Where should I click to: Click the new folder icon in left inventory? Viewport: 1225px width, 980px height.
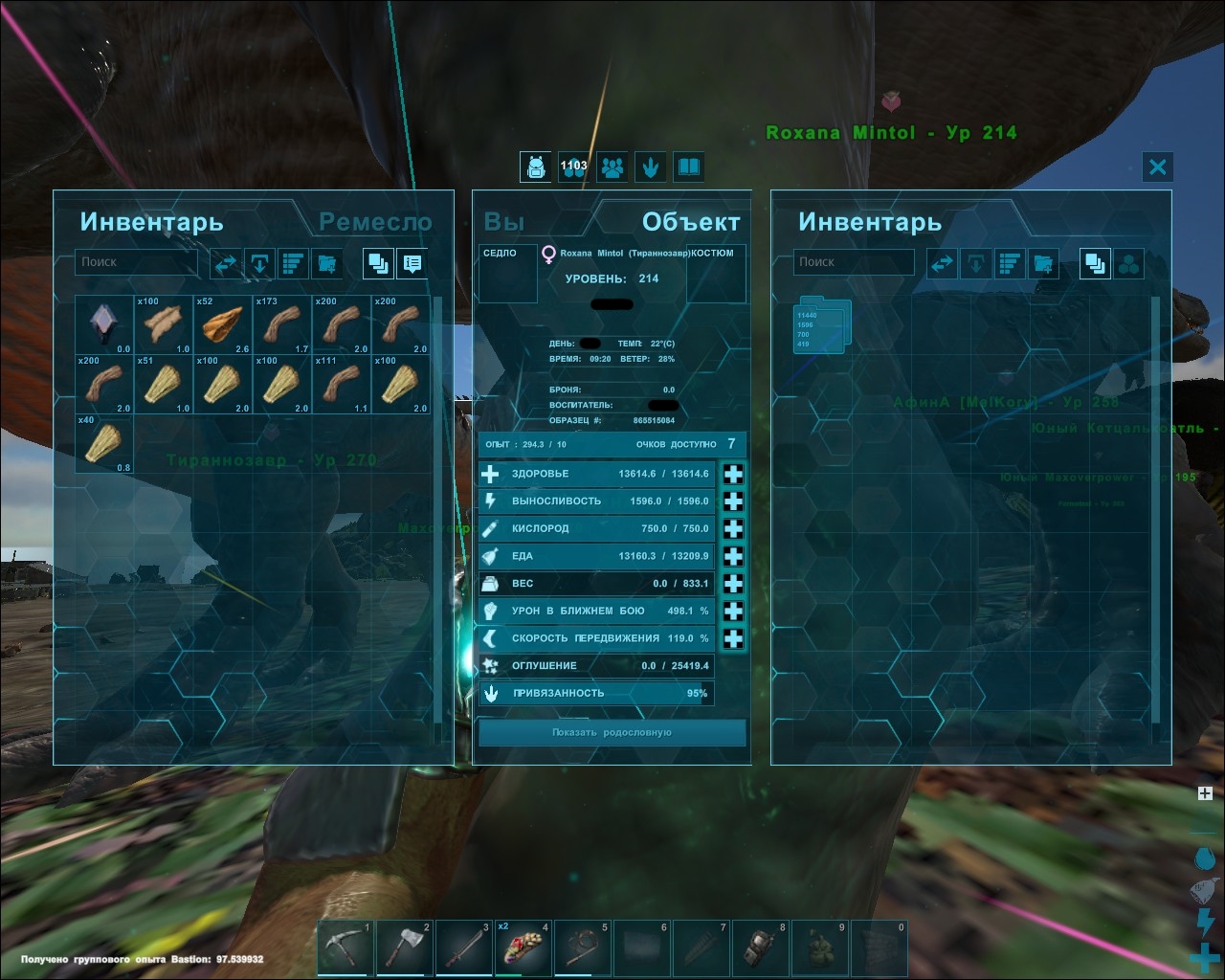pos(326,263)
